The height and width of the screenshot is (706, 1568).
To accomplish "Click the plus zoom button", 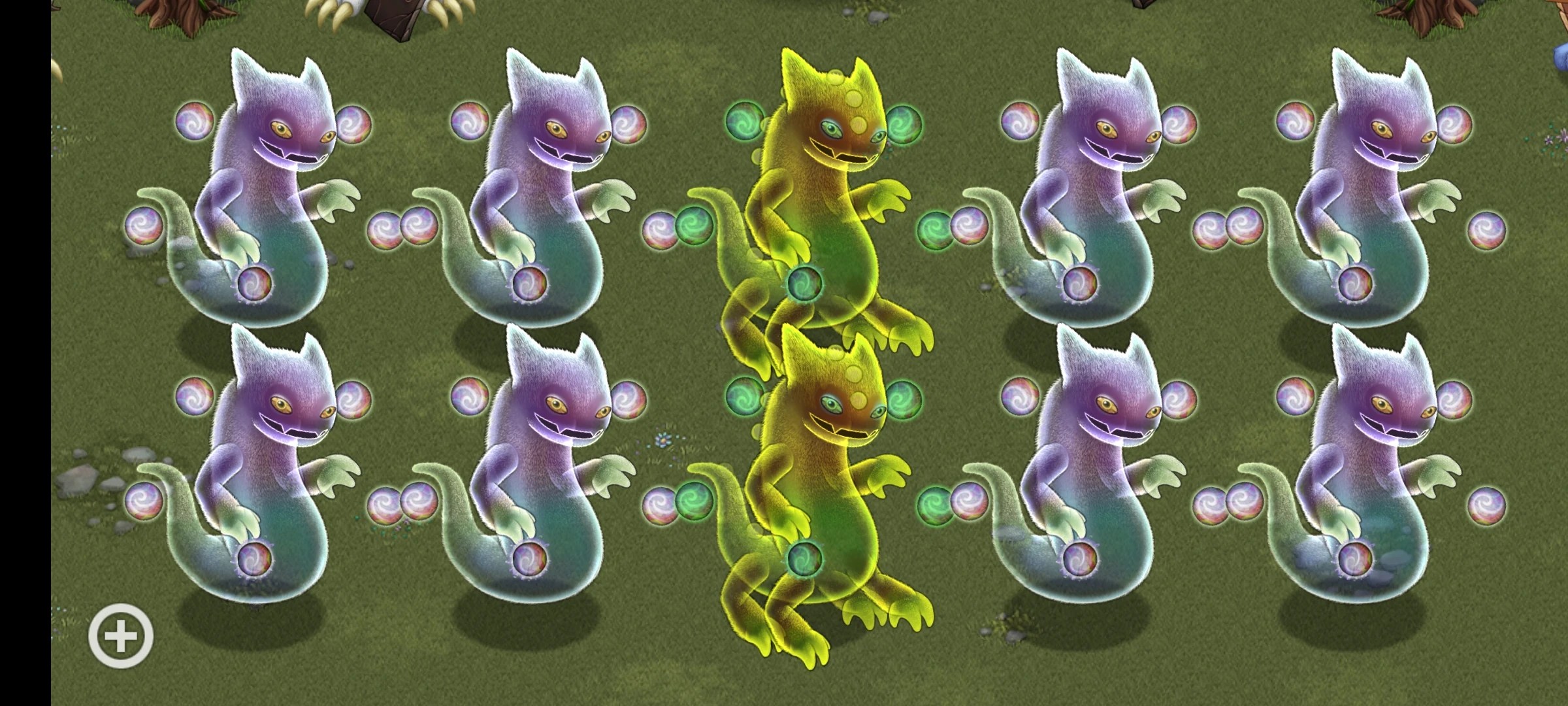I will point(122,635).
